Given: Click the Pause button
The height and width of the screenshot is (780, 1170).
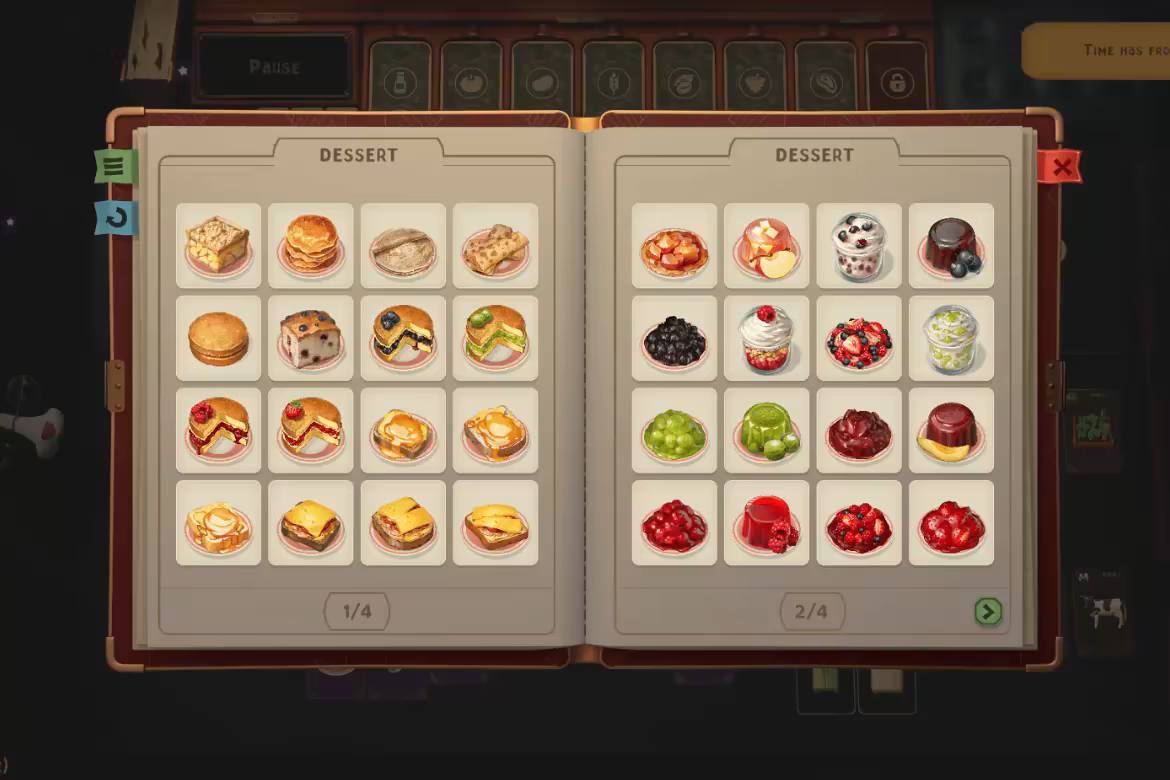Looking at the screenshot, I should tap(274, 67).
